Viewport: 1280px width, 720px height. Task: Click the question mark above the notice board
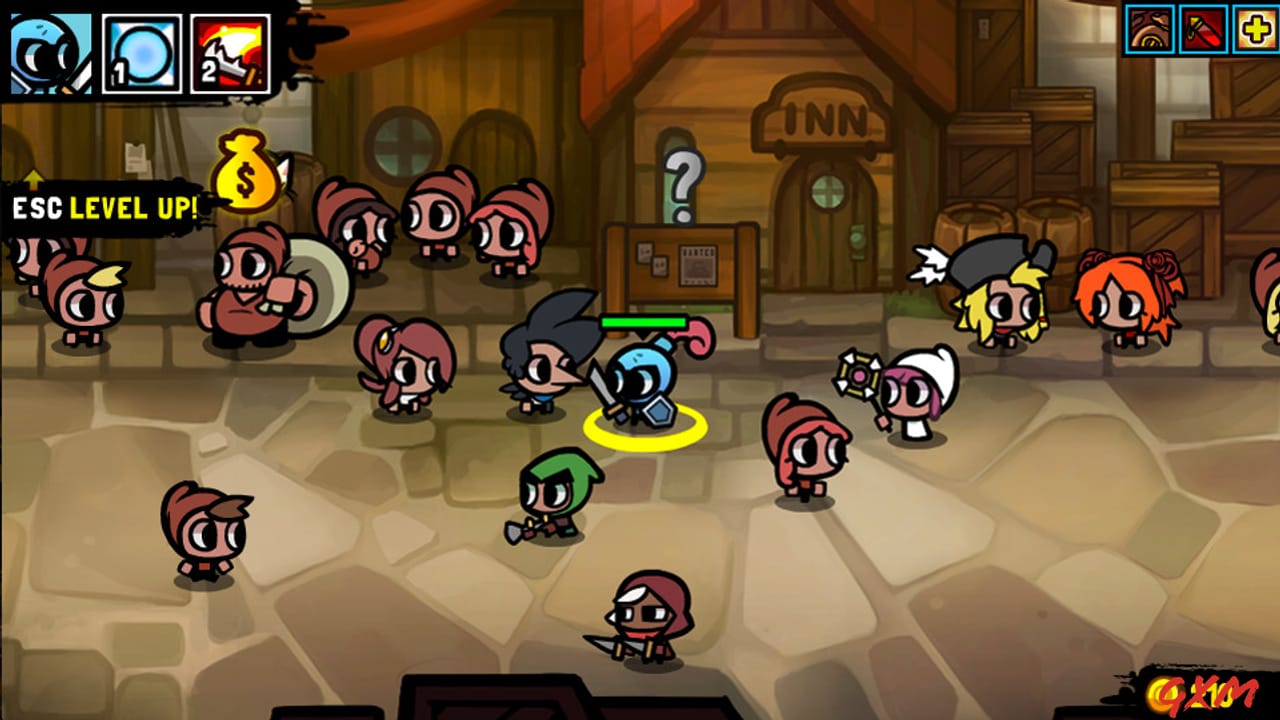click(683, 182)
